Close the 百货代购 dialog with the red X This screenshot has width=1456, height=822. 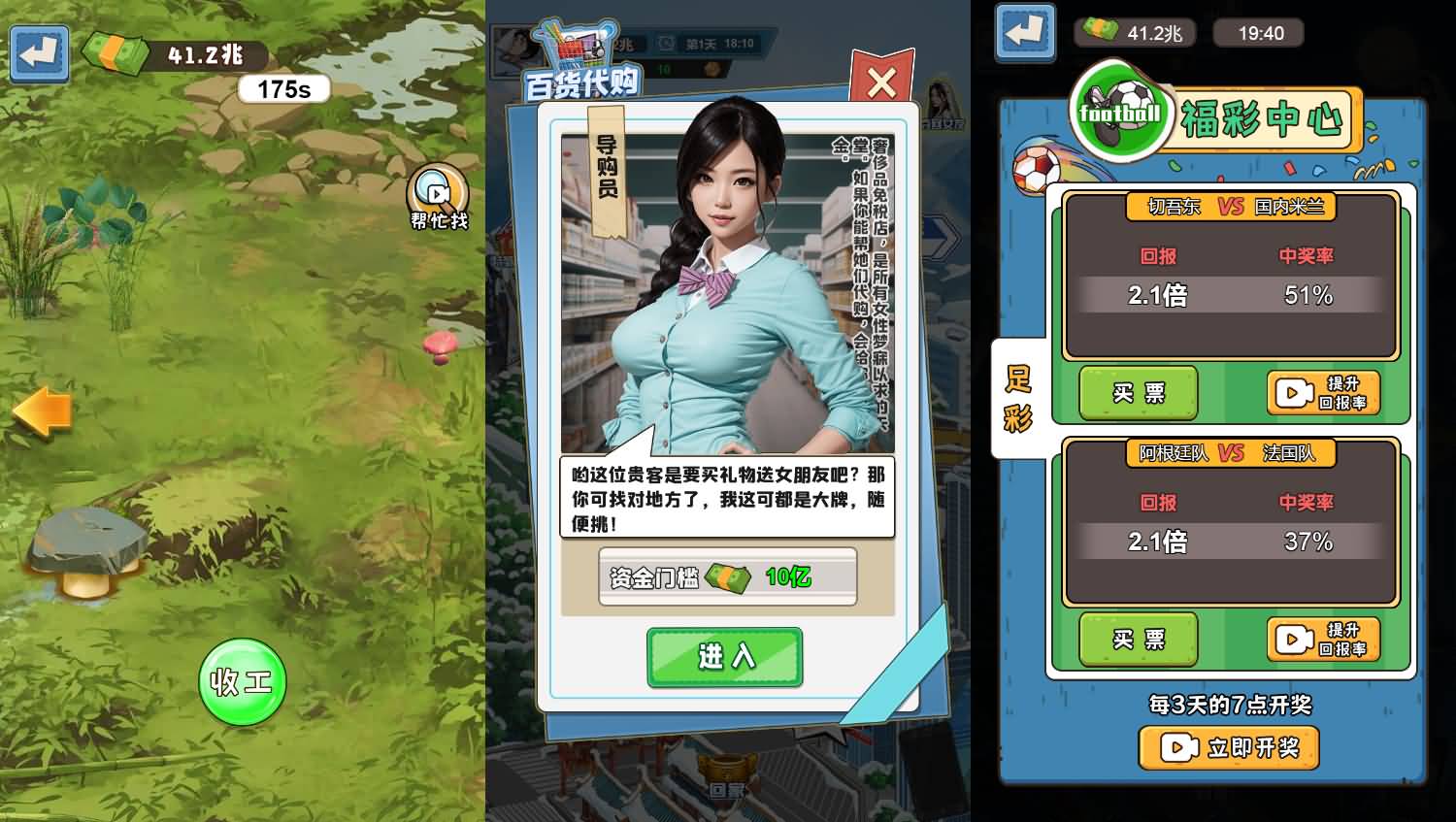tap(880, 82)
